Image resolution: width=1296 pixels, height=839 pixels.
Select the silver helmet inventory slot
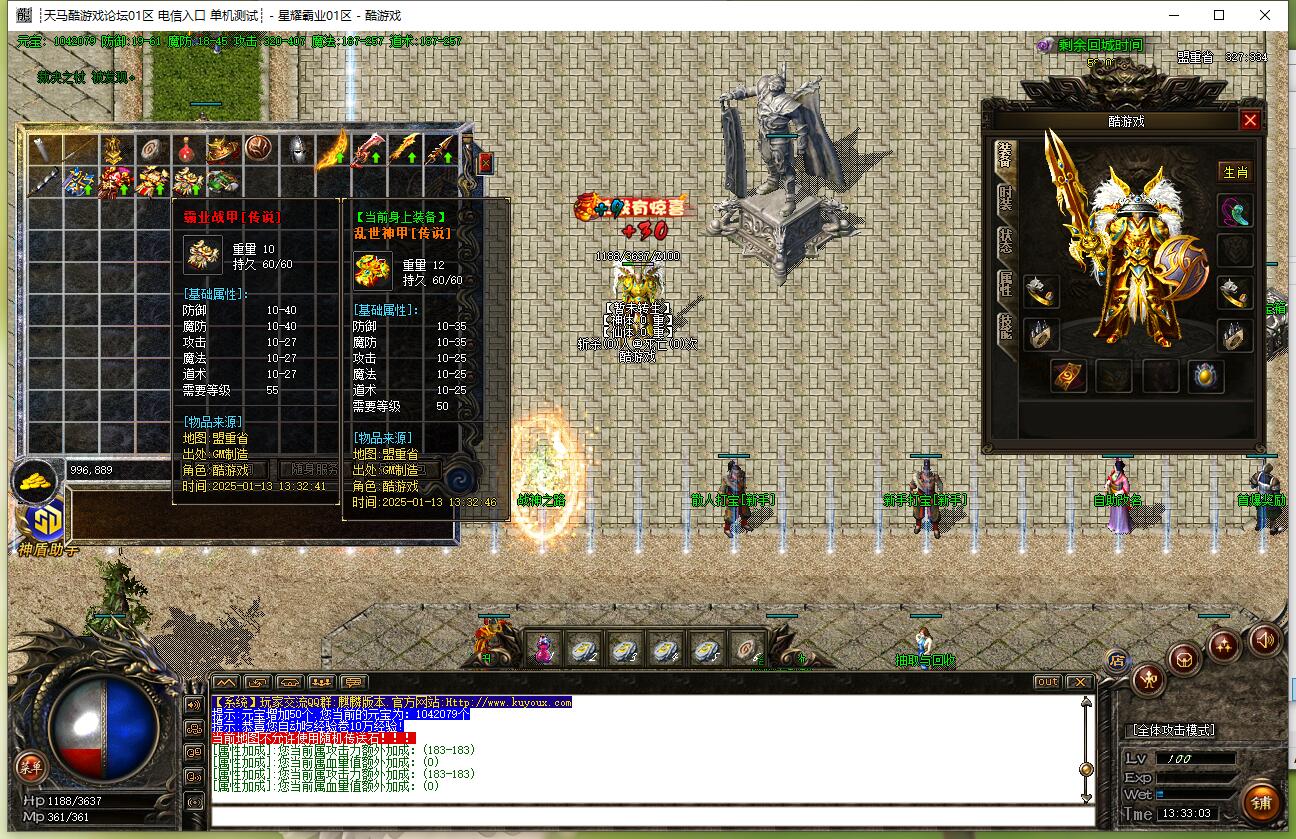[295, 150]
